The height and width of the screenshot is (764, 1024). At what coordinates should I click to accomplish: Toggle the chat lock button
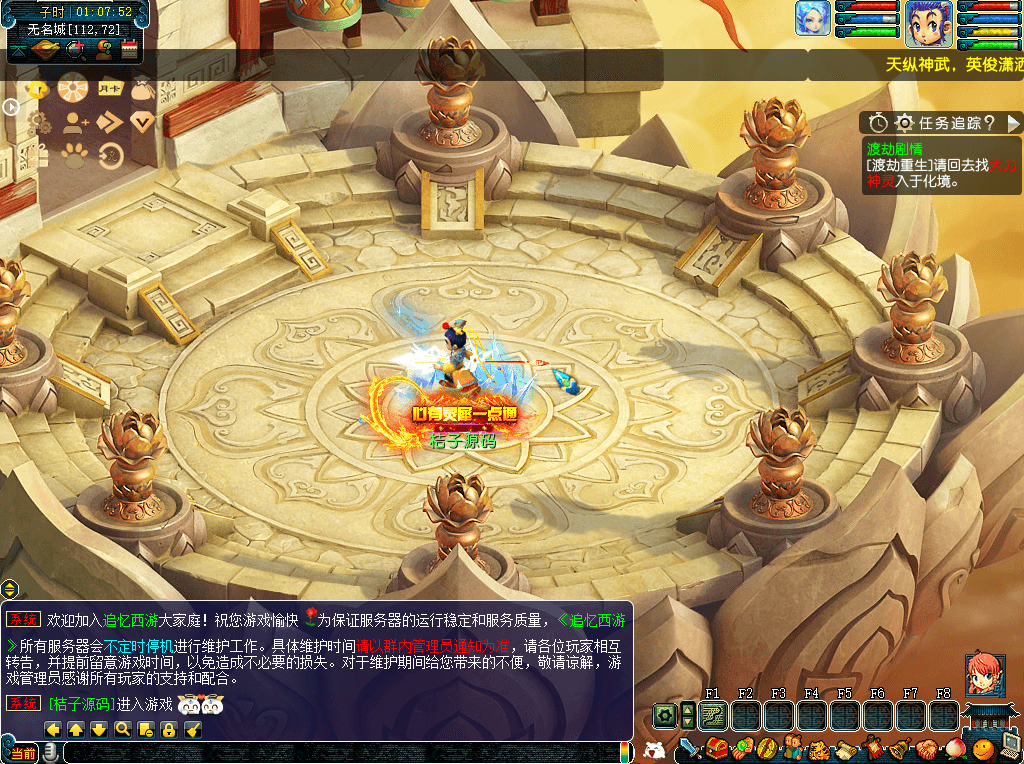pos(169,730)
